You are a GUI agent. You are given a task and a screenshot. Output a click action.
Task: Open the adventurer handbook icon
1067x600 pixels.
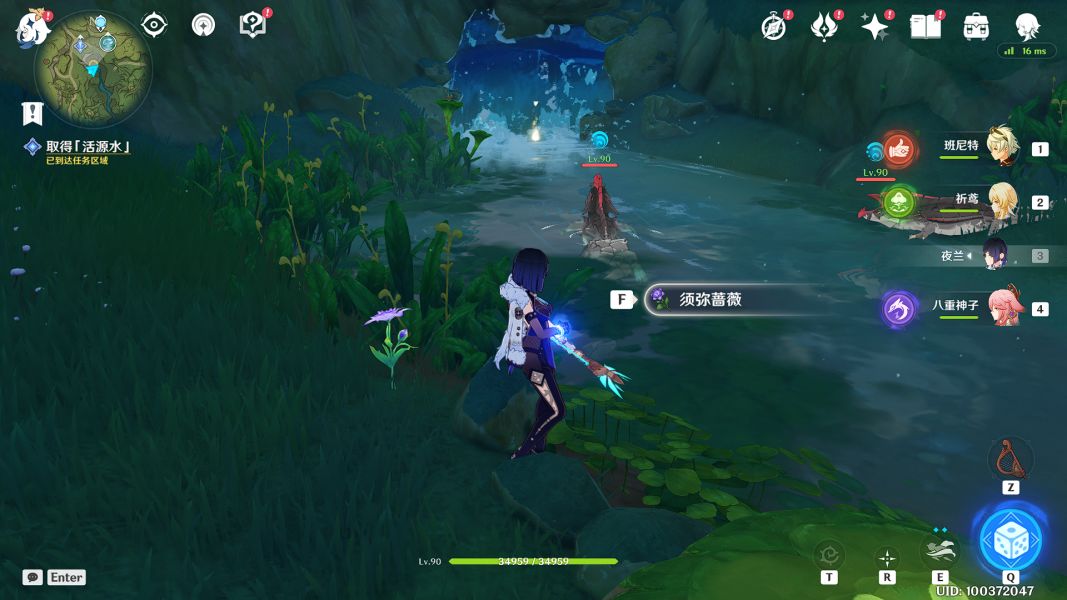[925, 27]
